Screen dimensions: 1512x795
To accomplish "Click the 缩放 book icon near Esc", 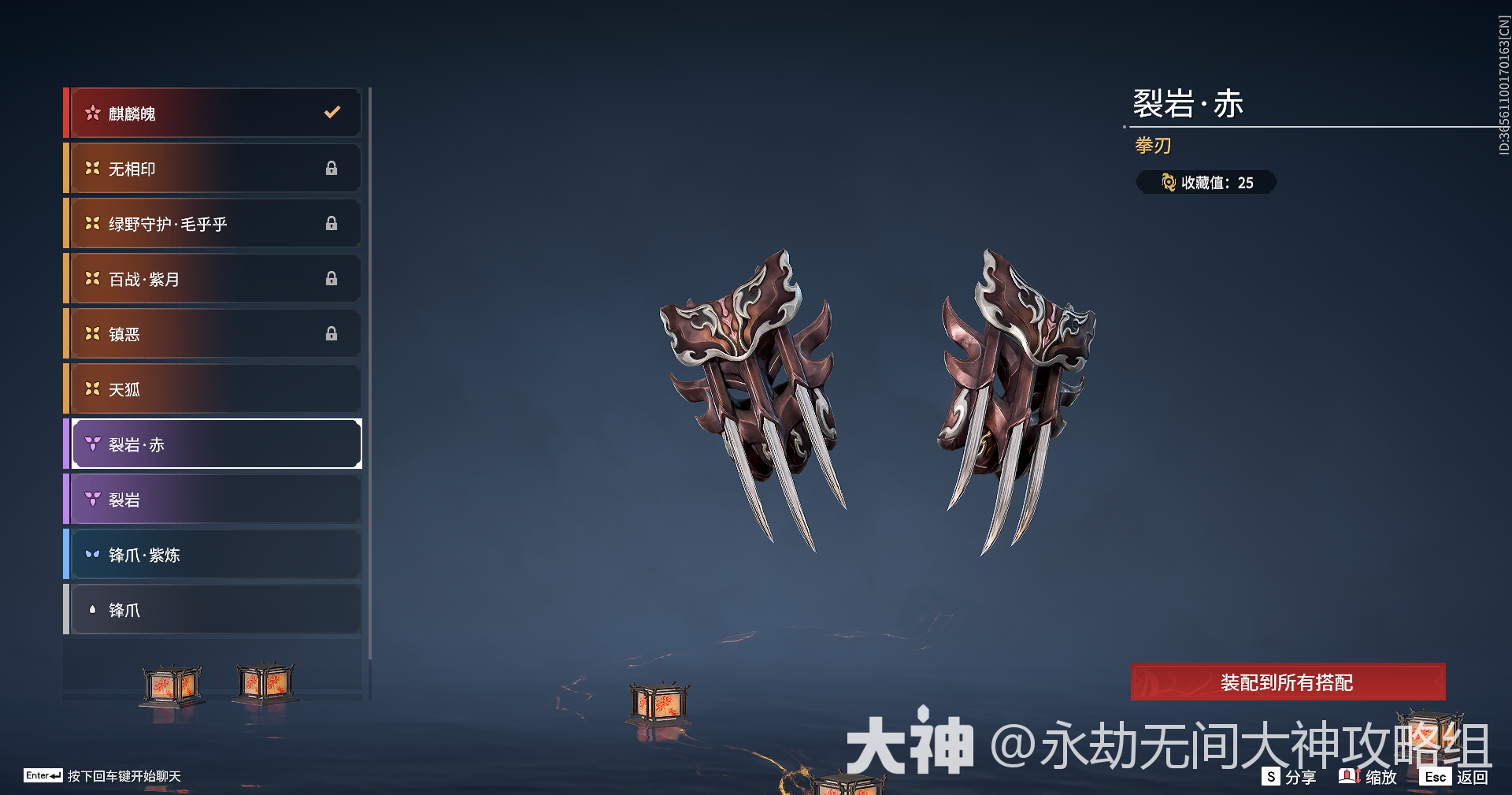I will [x=1348, y=777].
